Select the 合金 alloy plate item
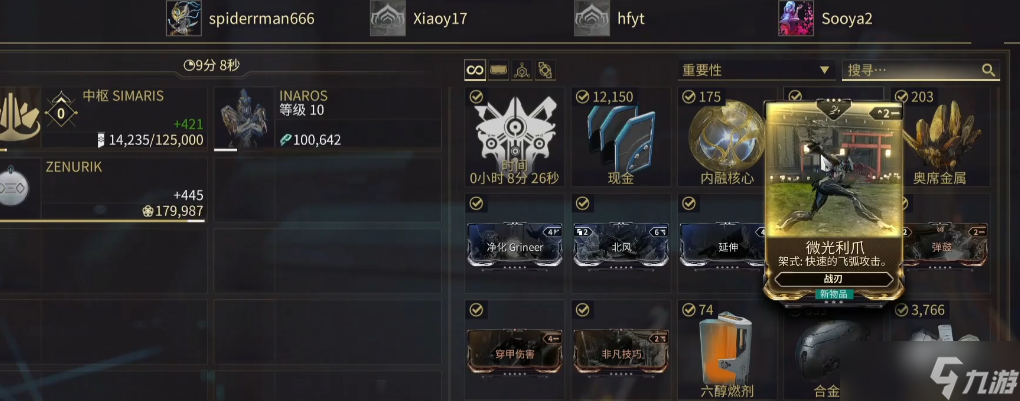 [828, 352]
